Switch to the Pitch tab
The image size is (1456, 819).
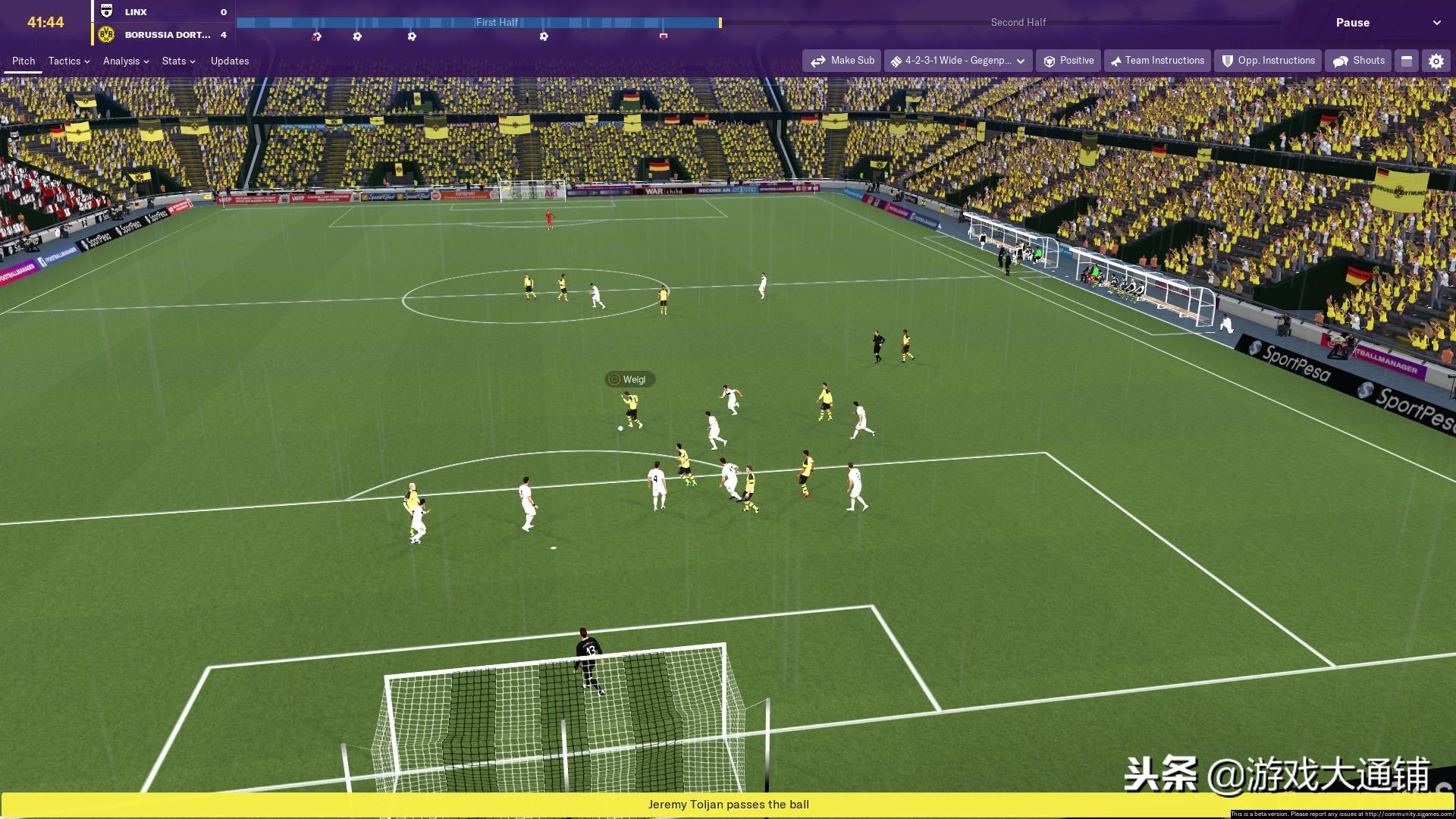click(22, 61)
